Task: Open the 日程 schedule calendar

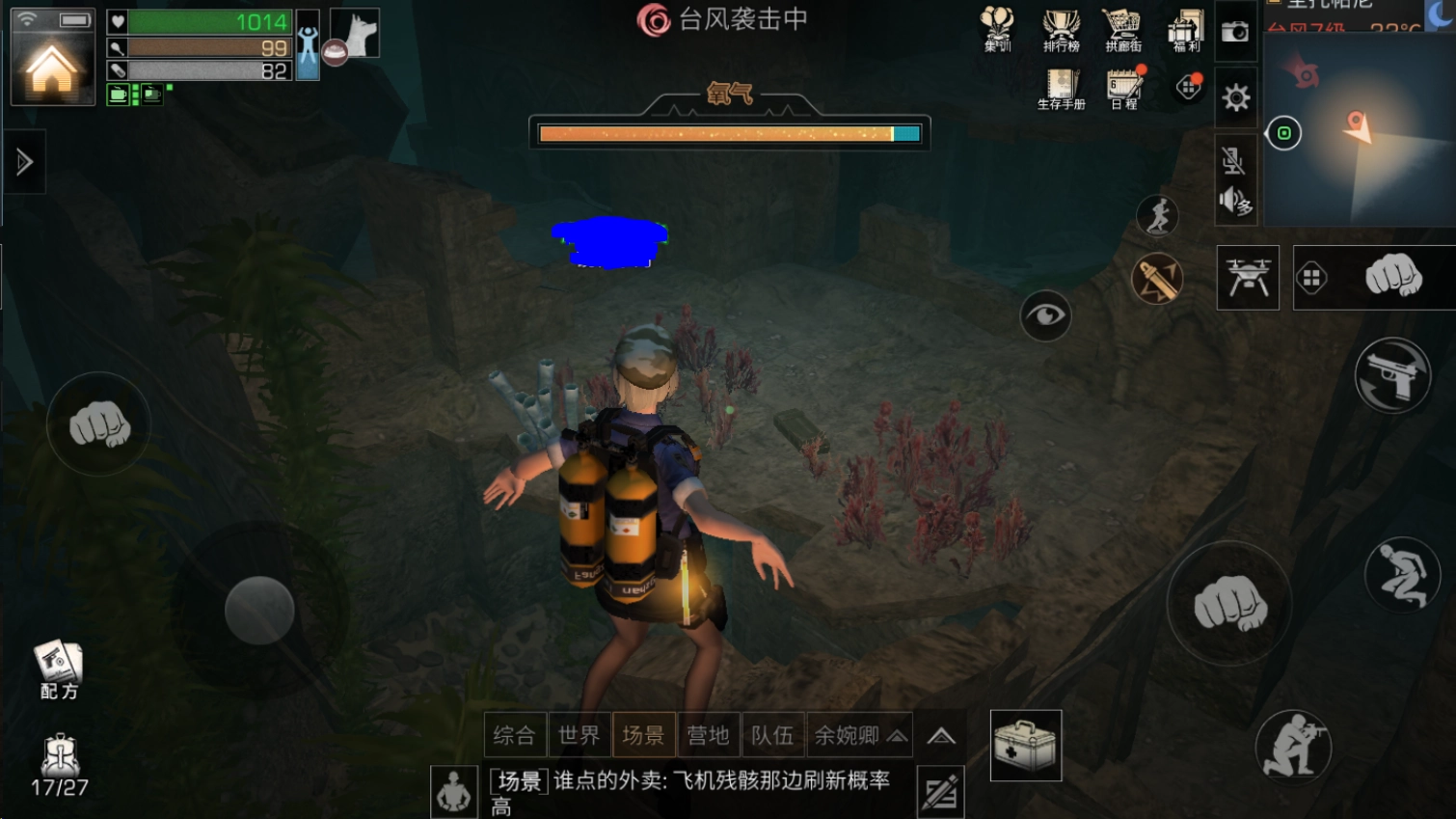Action: (x=1124, y=87)
